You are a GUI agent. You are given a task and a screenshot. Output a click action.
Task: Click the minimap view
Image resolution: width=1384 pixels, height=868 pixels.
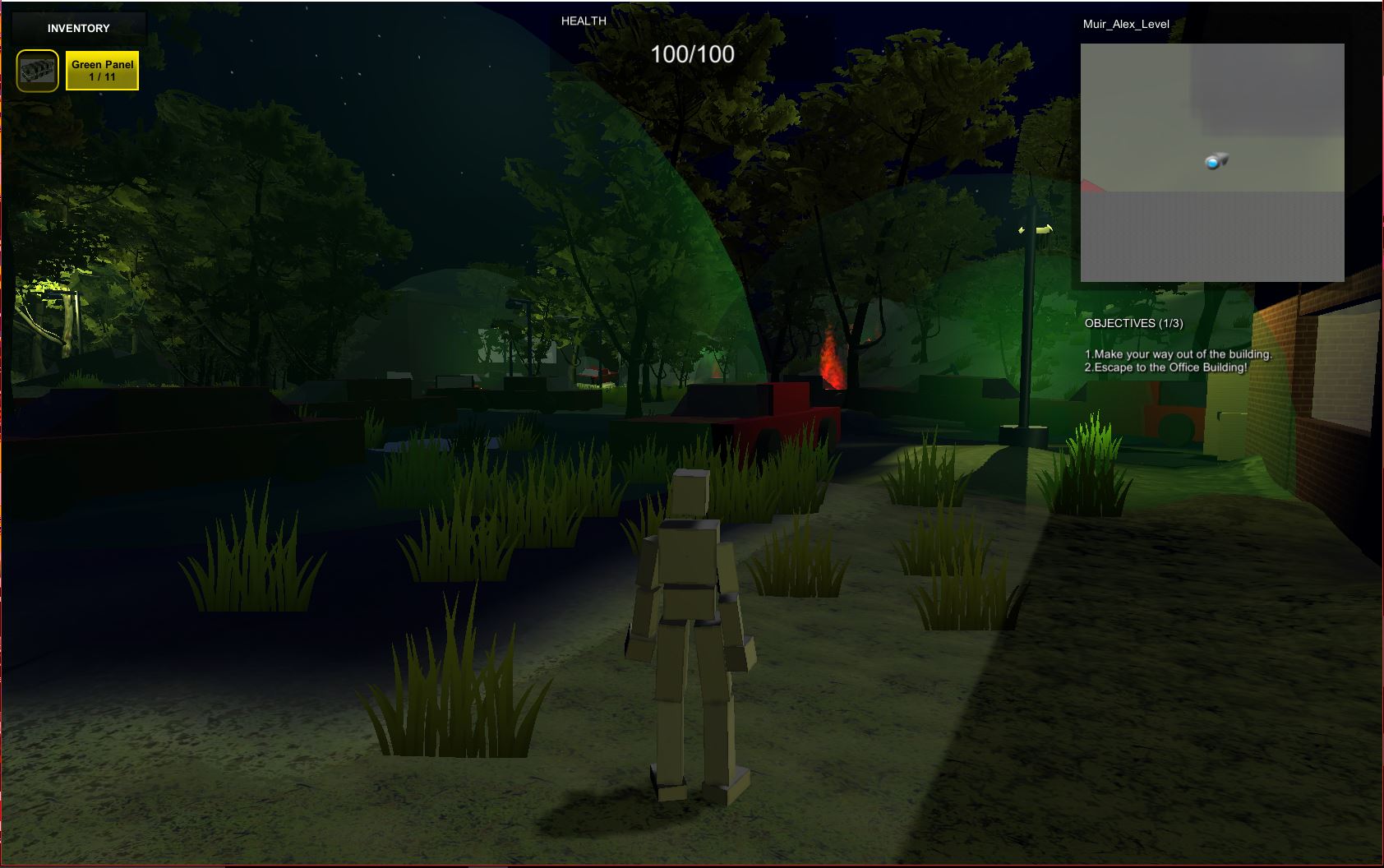click(1211, 162)
